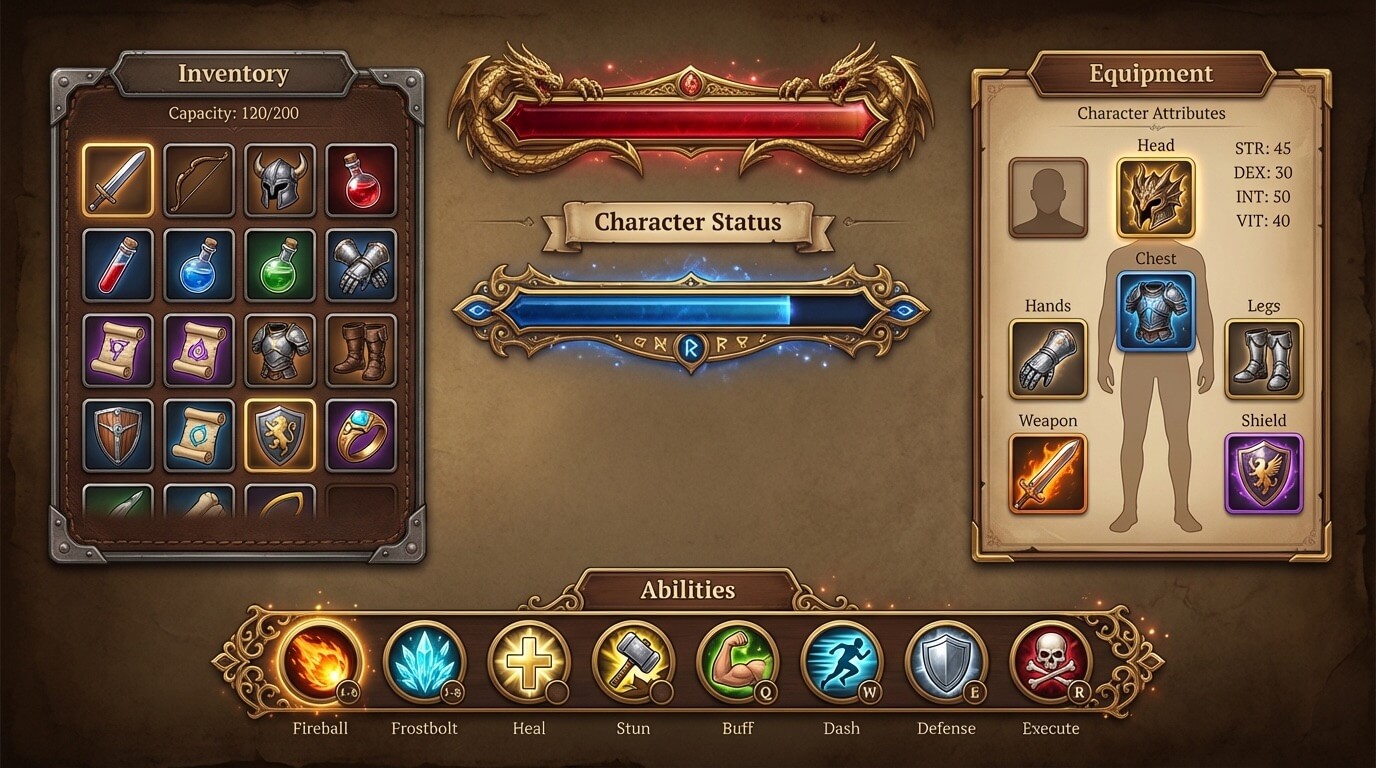Click the Abilities panel title

(688, 590)
